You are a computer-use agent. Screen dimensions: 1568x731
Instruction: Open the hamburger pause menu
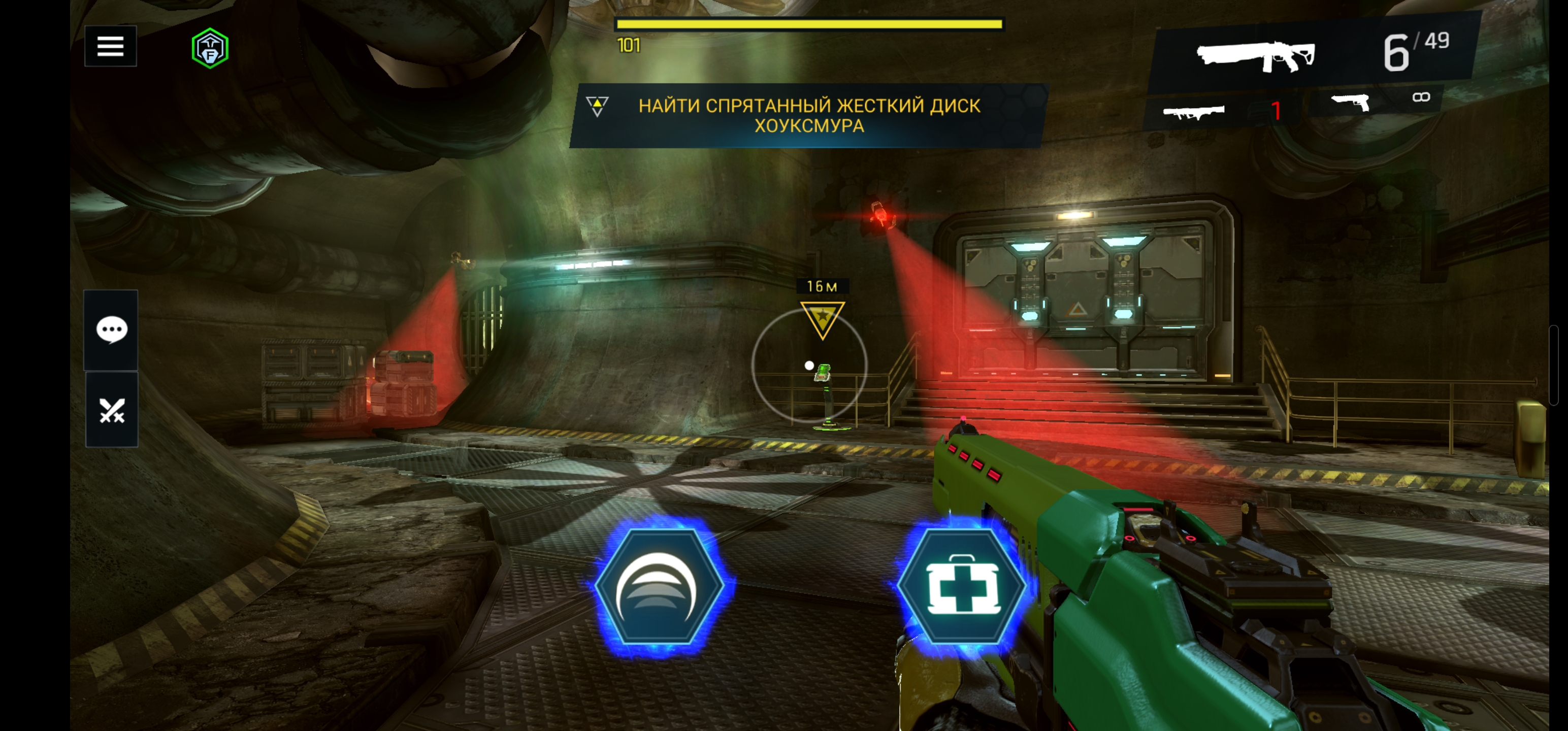[110, 46]
